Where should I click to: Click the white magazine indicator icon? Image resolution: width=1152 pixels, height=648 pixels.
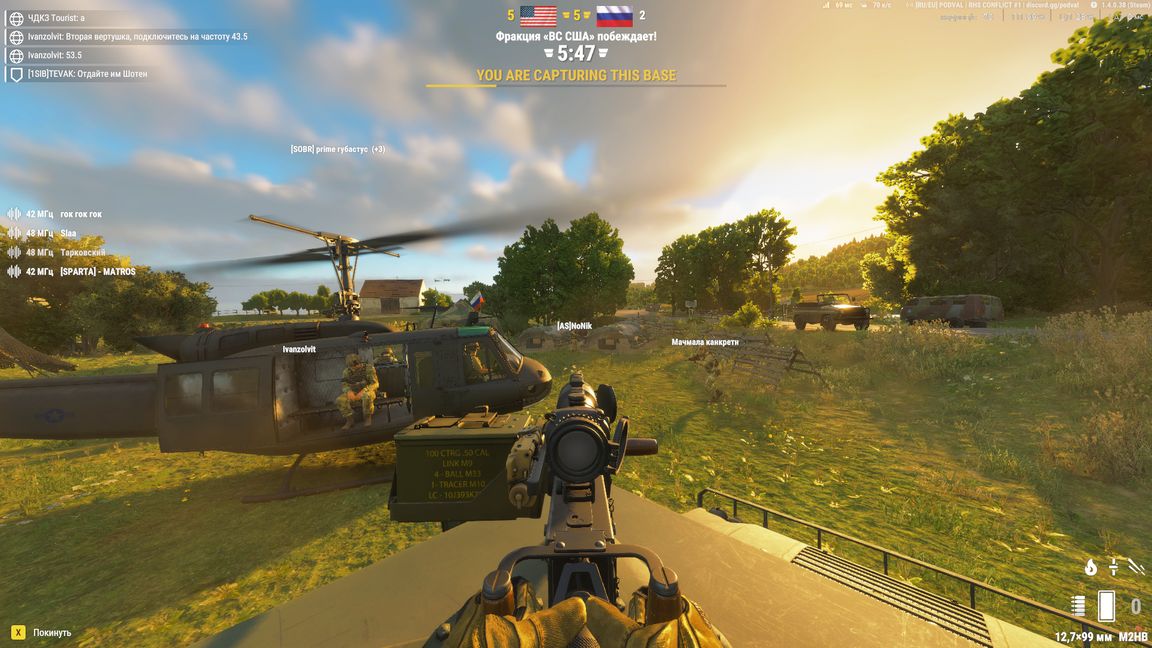pyautogui.click(x=1106, y=605)
